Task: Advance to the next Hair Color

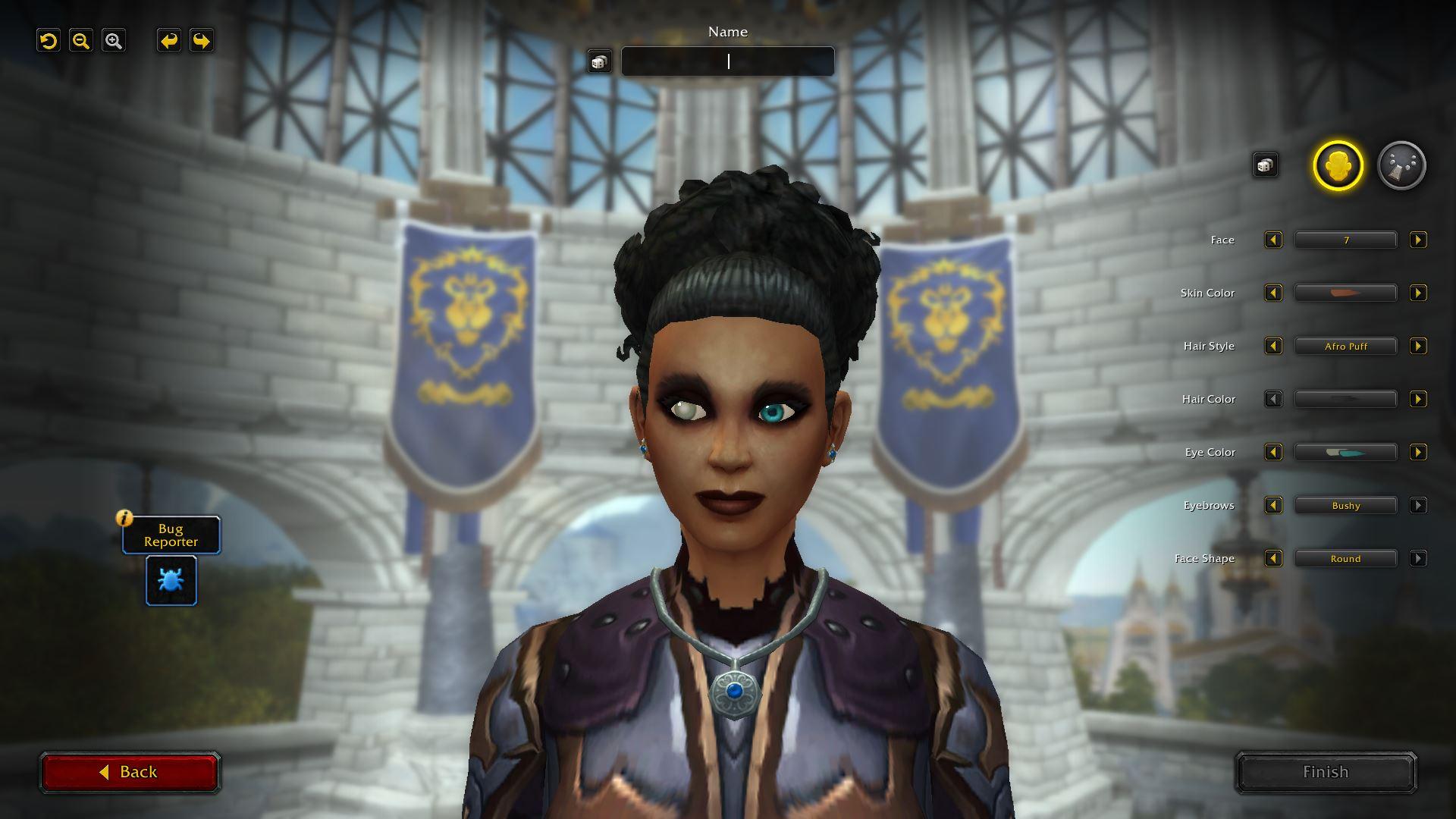Action: [x=1417, y=400]
